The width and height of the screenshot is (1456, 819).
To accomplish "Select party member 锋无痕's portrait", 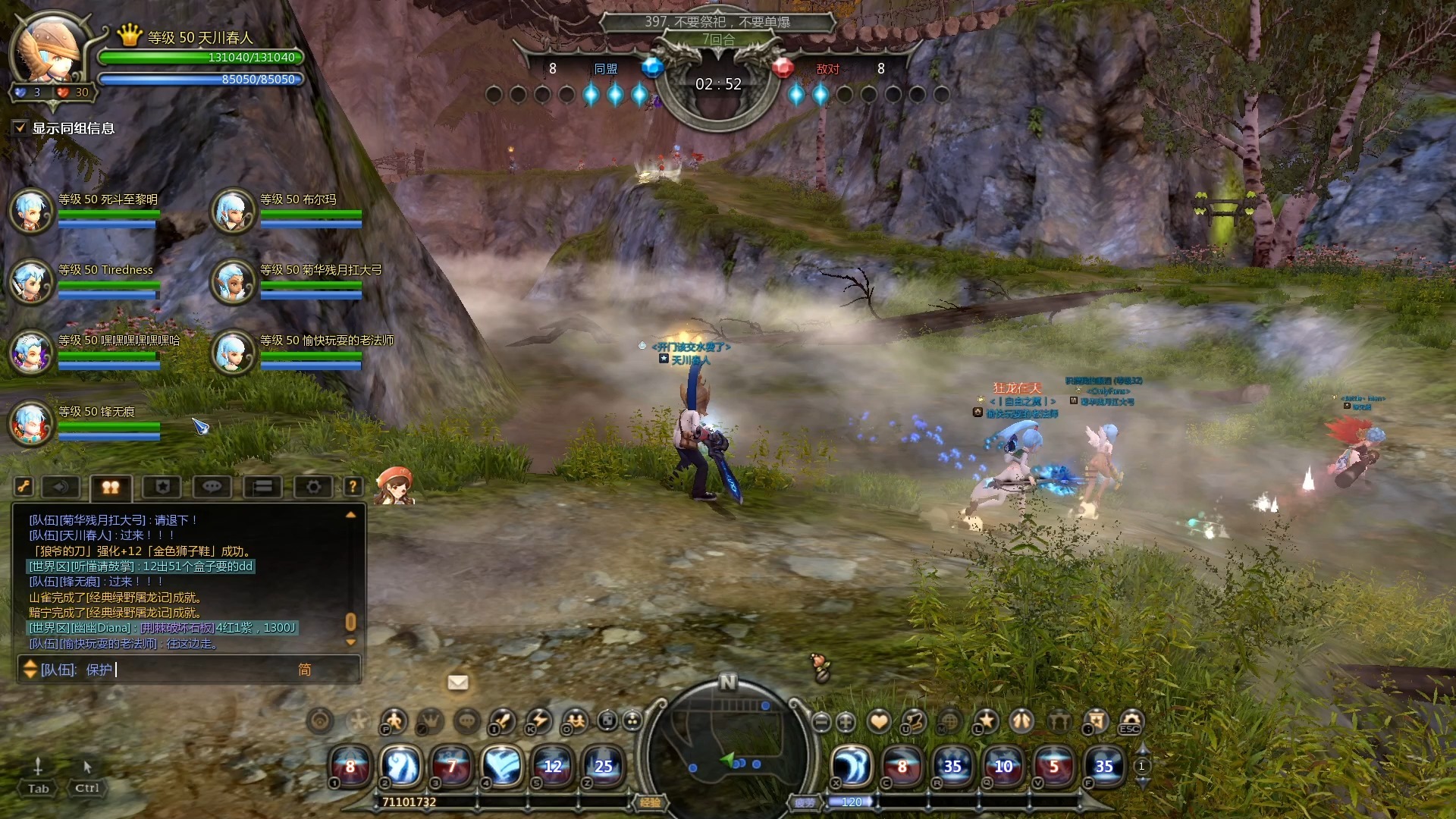I will [31, 422].
